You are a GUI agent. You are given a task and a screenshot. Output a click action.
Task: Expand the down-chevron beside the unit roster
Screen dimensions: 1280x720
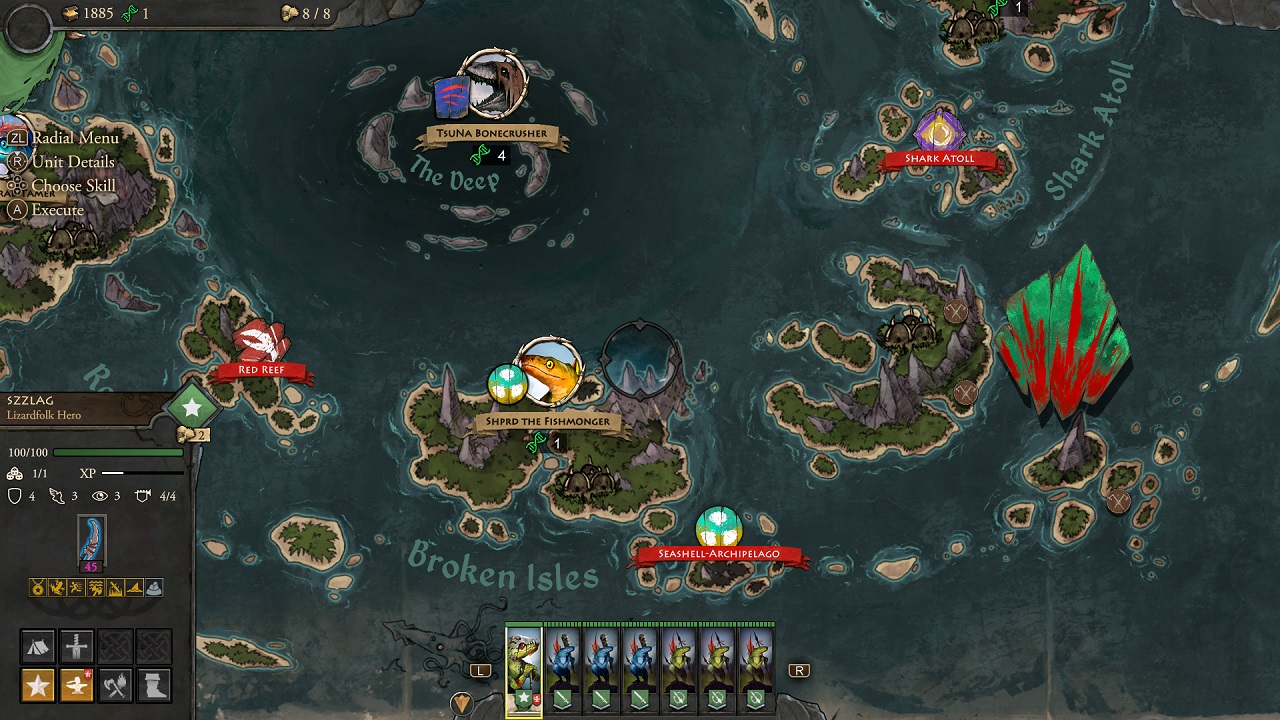click(462, 700)
